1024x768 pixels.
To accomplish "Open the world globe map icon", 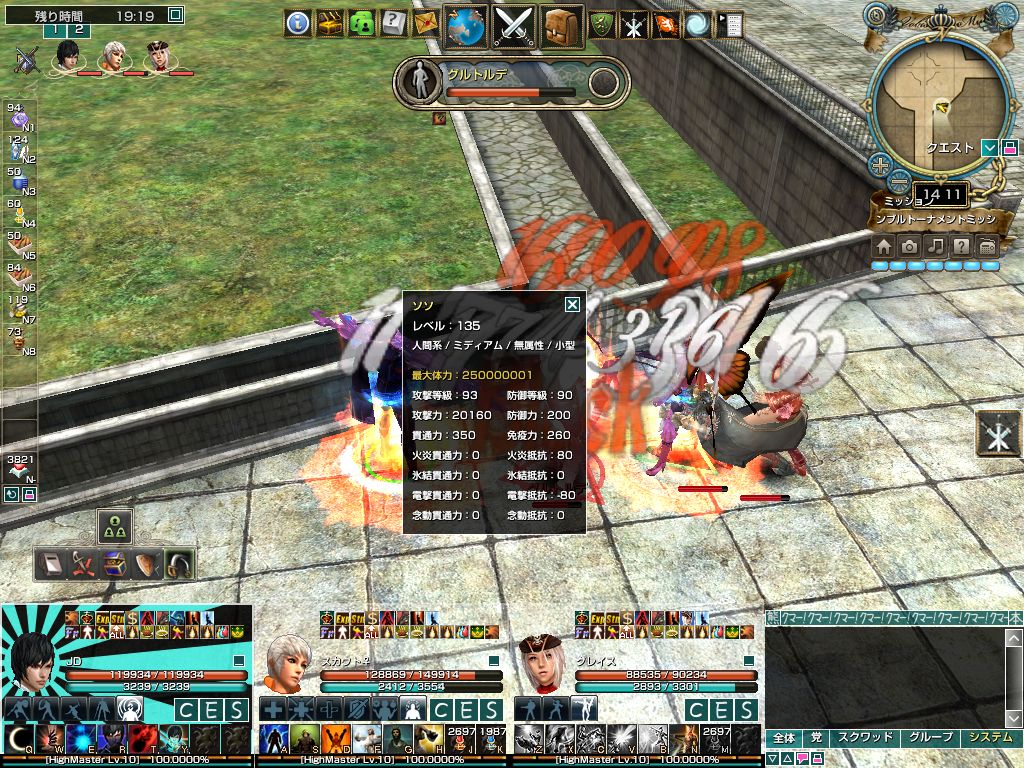I will [465, 26].
